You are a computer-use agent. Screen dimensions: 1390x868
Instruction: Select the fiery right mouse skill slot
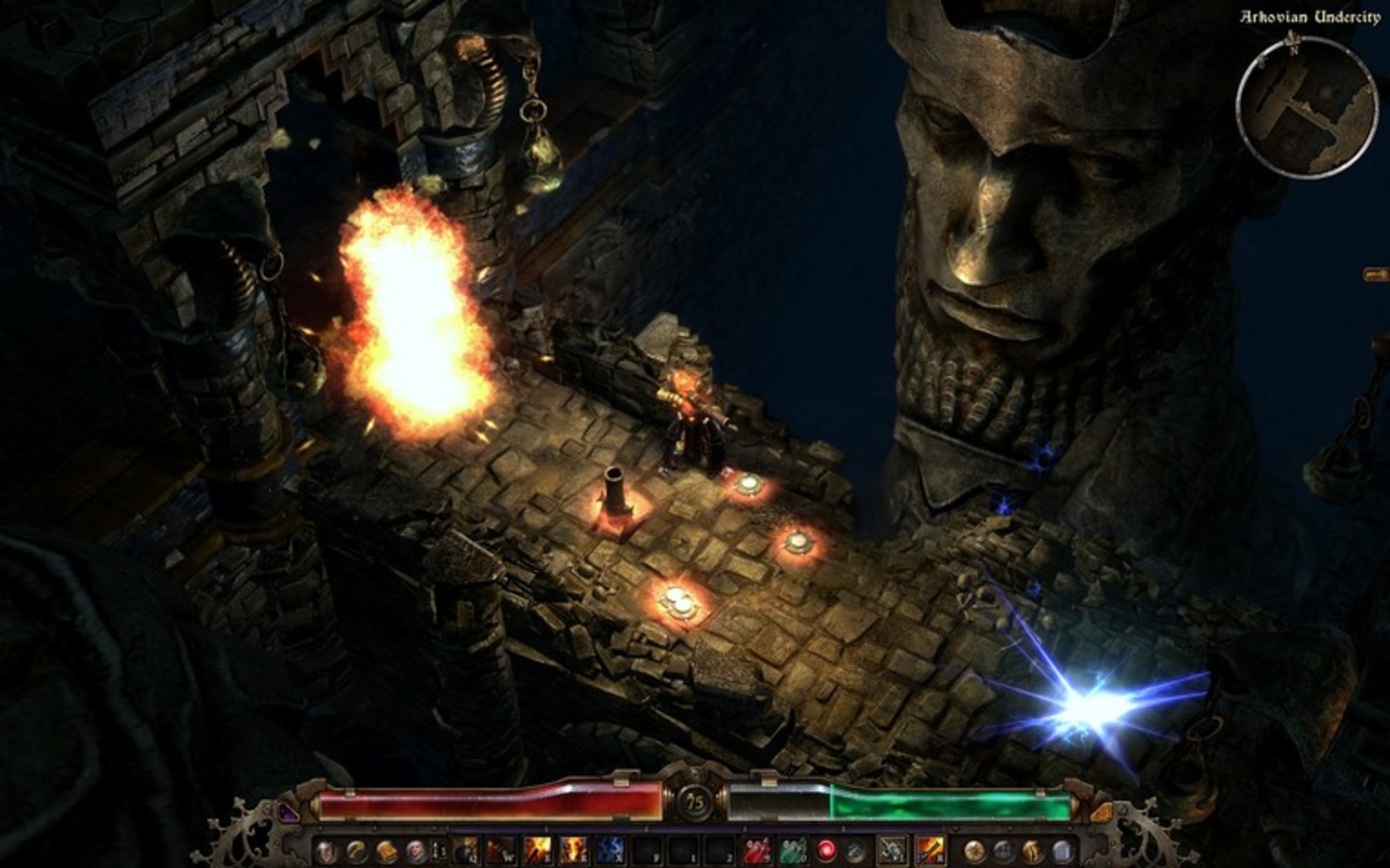[929, 850]
